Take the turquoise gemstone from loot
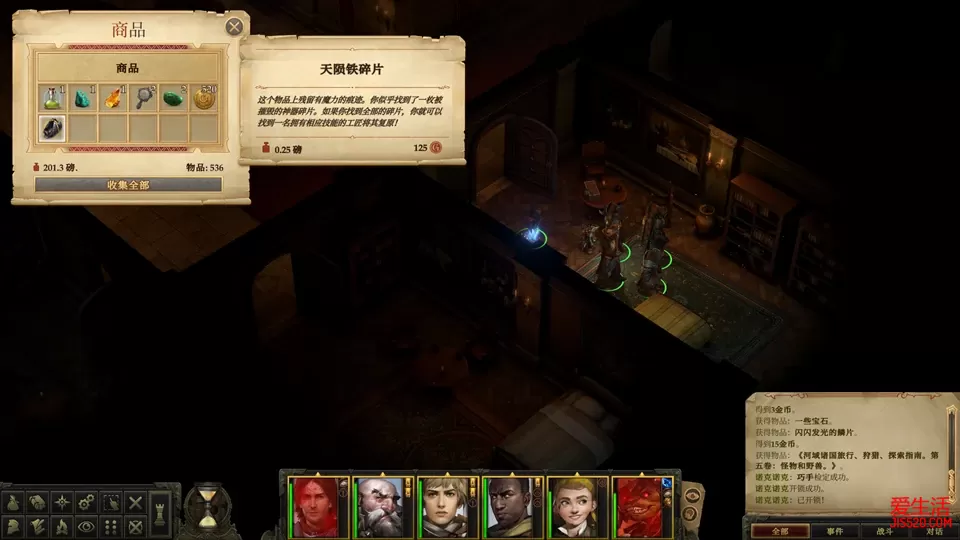 pyautogui.click(x=83, y=98)
